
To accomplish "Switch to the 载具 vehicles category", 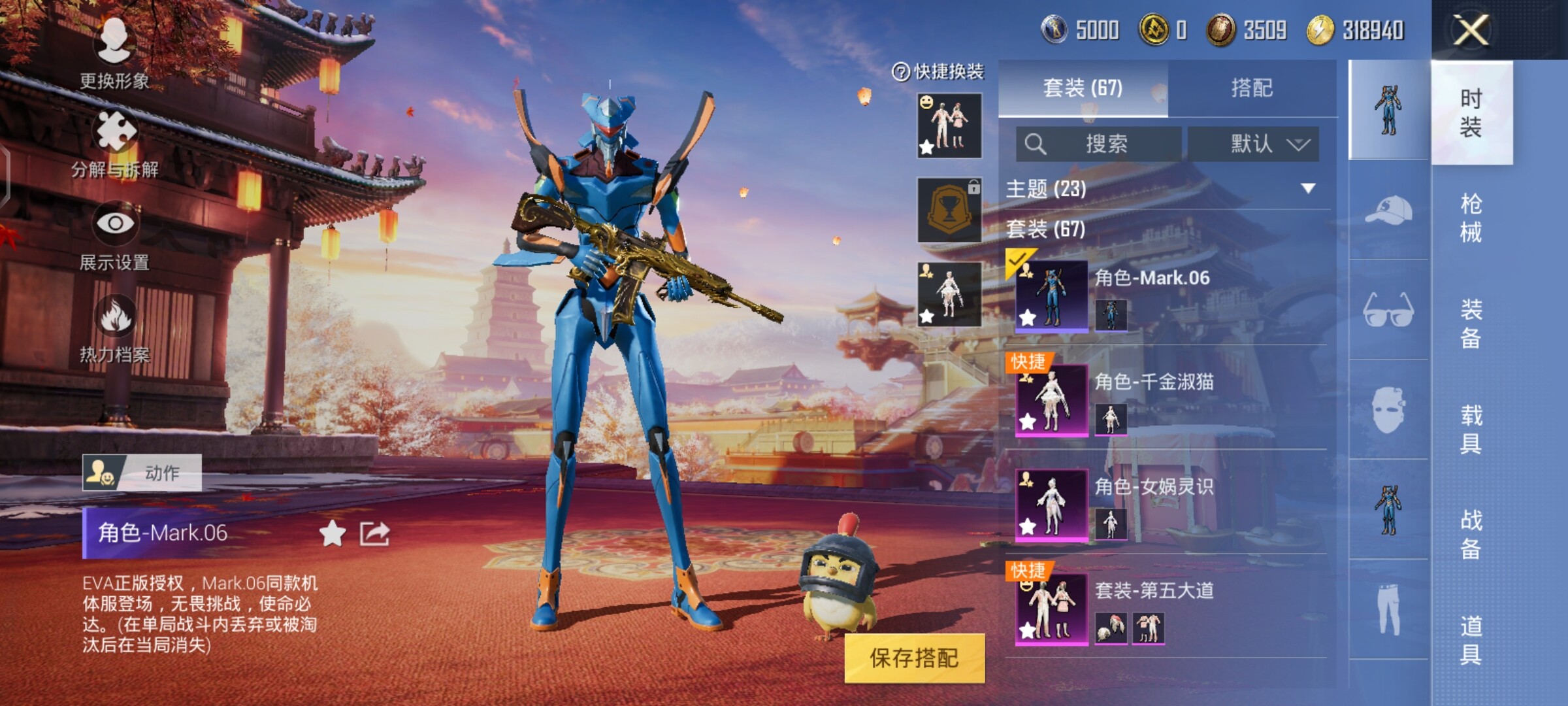I will tap(1471, 429).
